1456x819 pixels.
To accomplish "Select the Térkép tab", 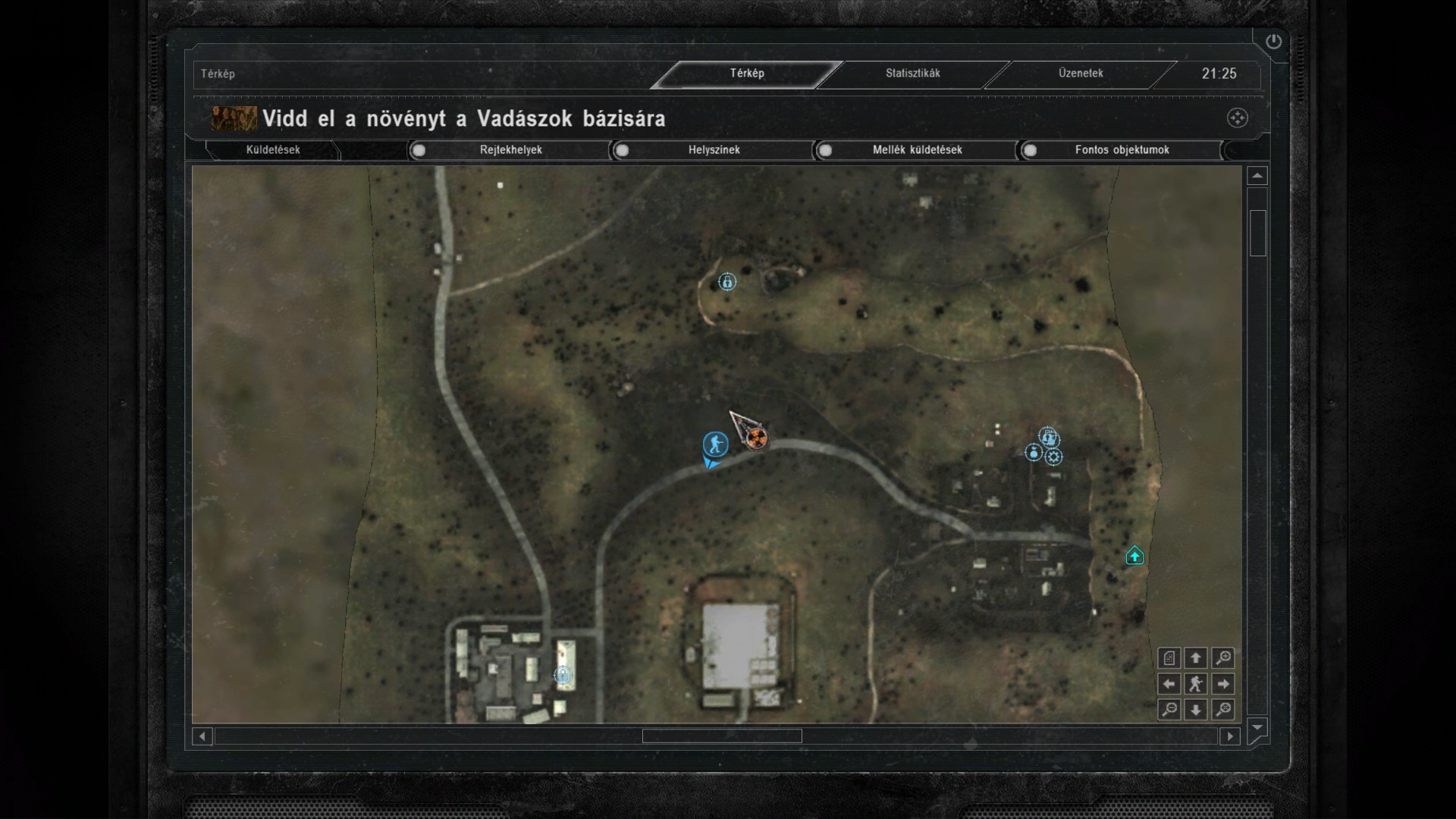I will (747, 74).
